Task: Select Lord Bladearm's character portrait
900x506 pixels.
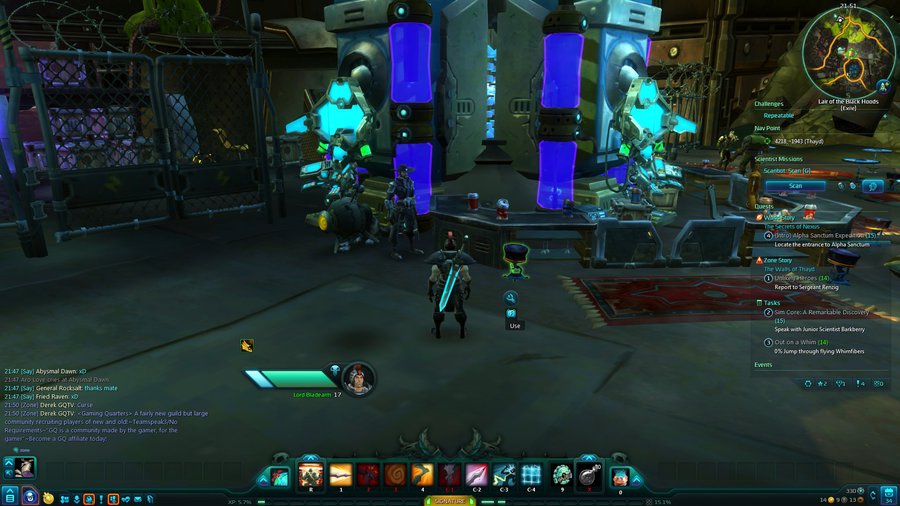Action: pos(358,378)
